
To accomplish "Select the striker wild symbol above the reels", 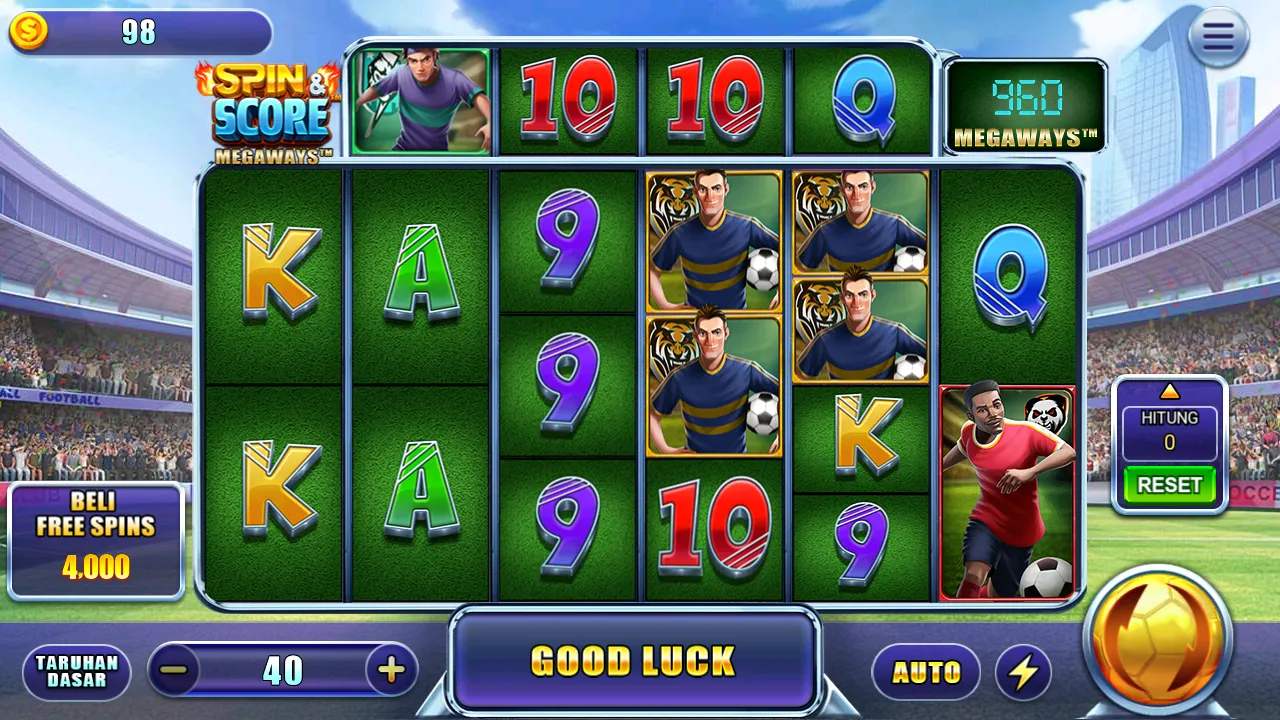I will tap(420, 100).
